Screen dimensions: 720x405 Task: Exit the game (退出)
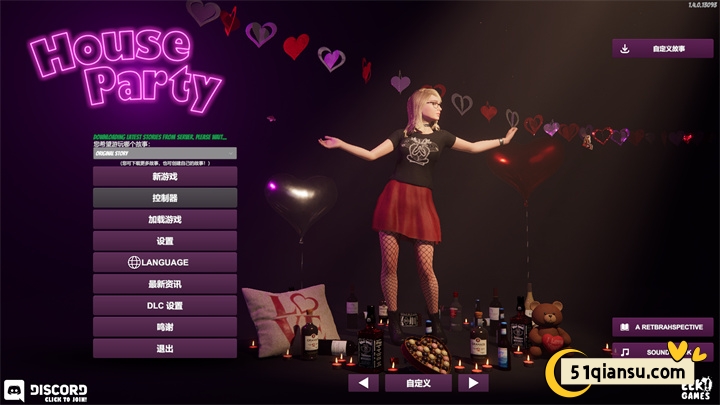(x=165, y=349)
